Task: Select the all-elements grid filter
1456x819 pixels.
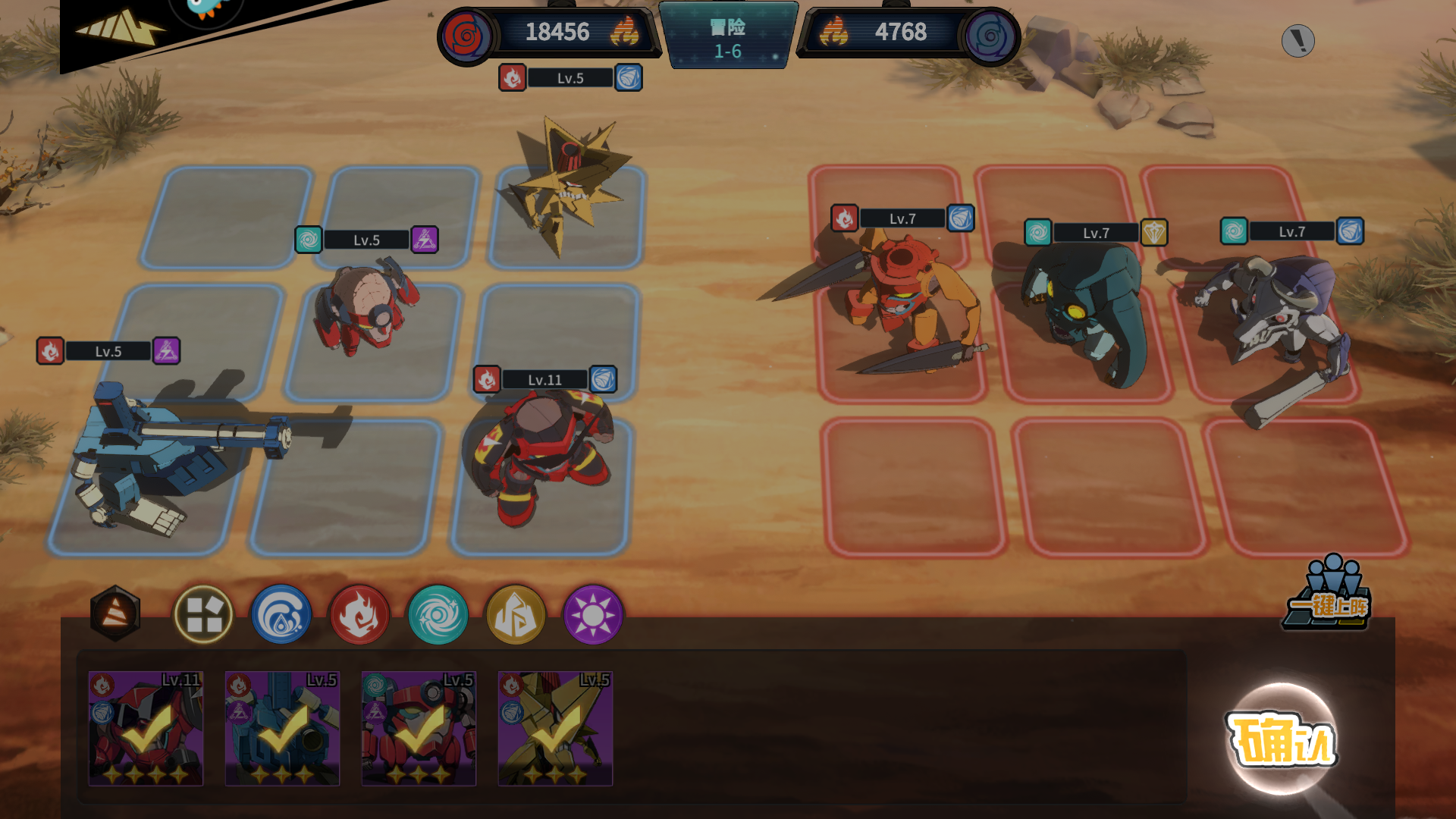Action: pos(203,614)
